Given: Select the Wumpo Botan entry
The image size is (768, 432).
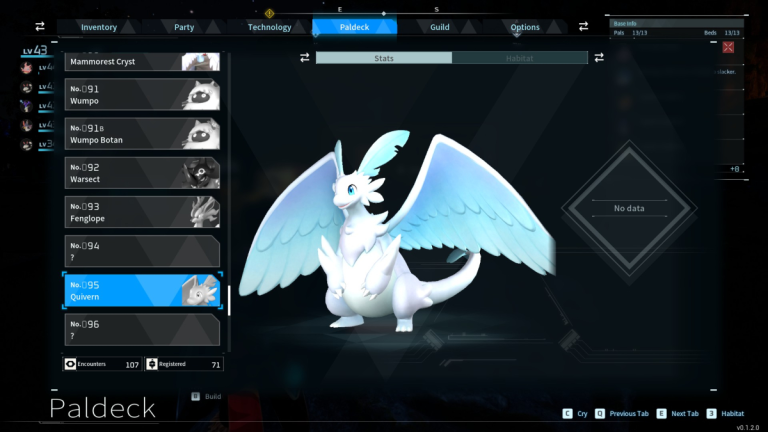Looking at the screenshot, I should pos(142,134).
